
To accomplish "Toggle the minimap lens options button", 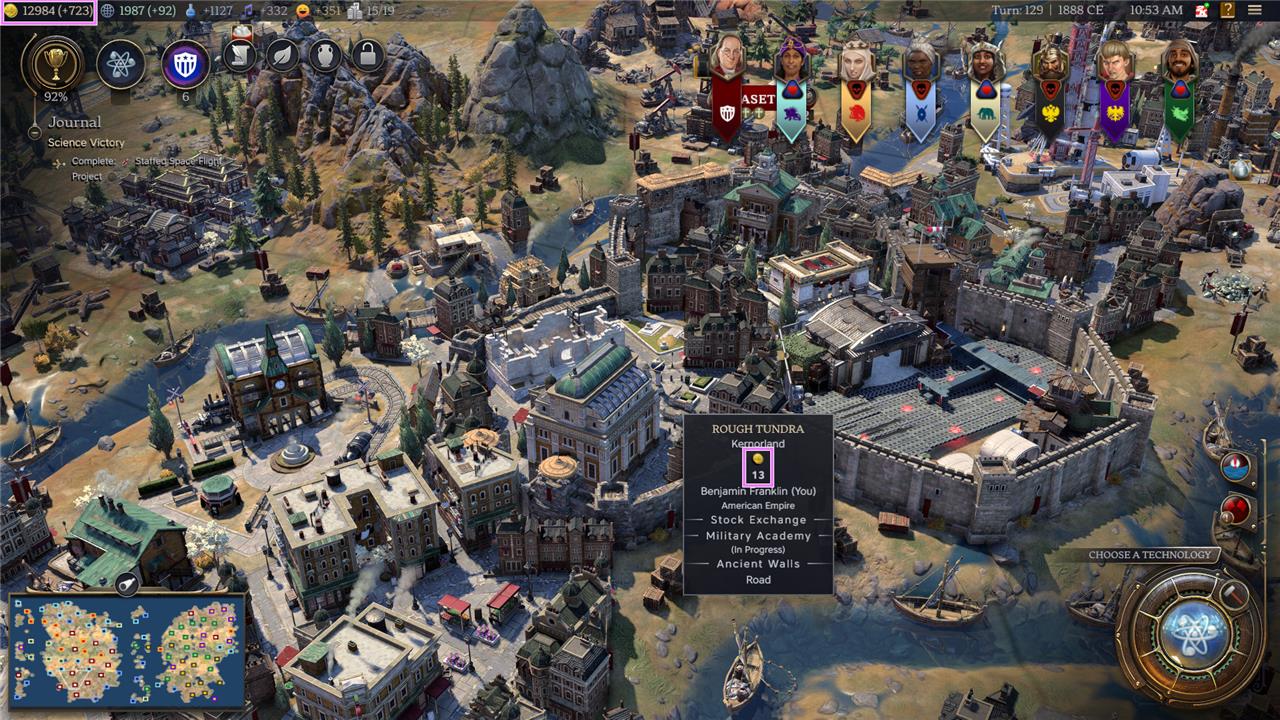I will coord(127,585).
